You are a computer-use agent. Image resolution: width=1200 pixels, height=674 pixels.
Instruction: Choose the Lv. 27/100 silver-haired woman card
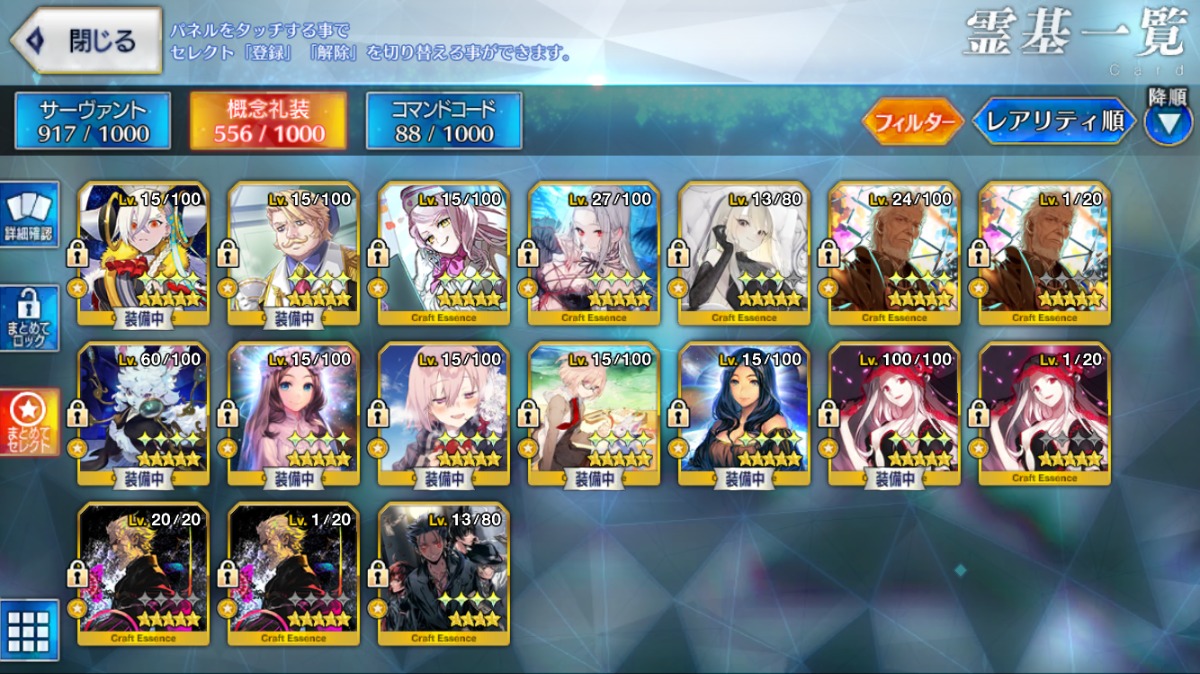click(594, 253)
